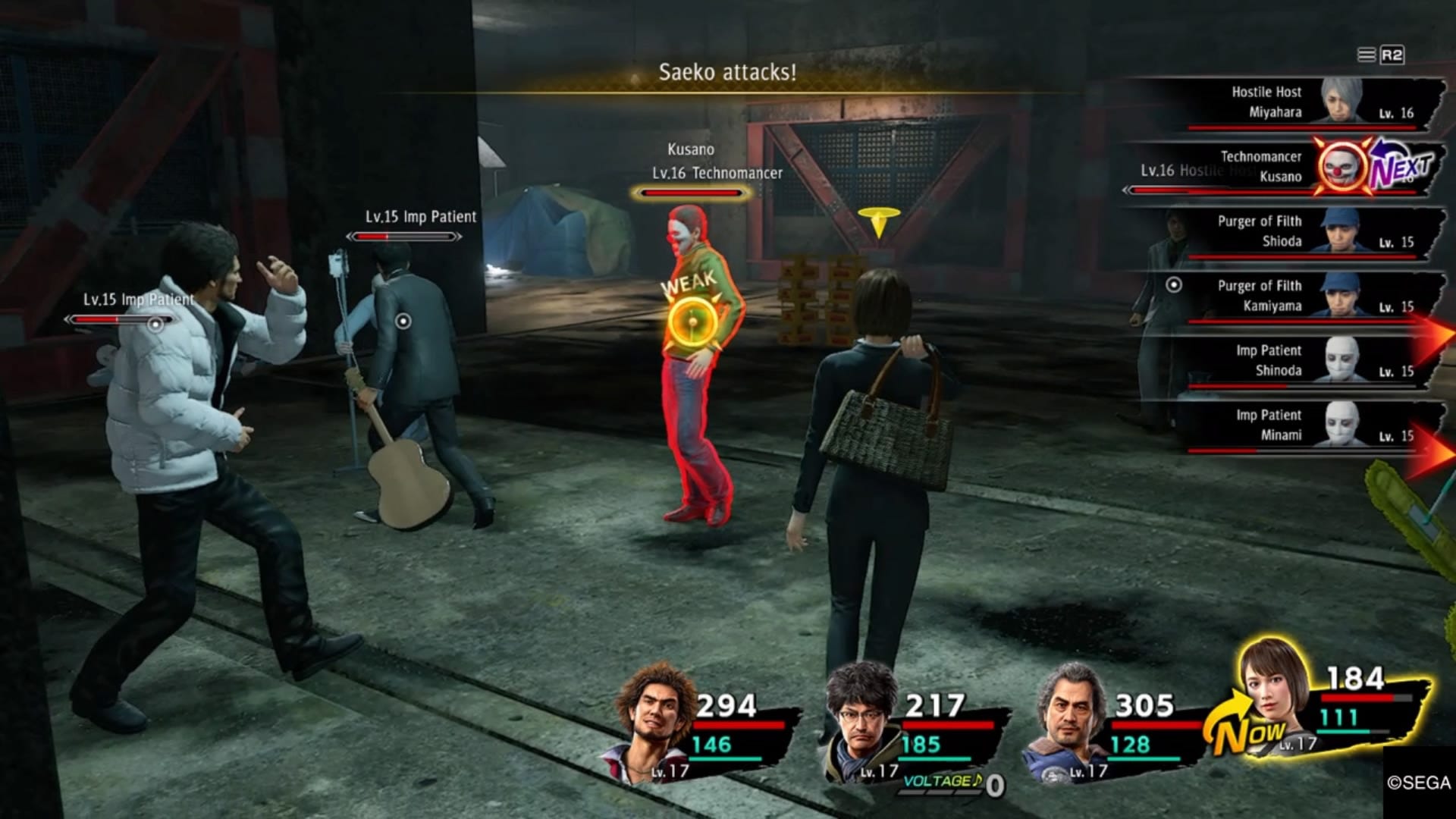Click Kusano Lv.16 Technomancer nameplate
The image size is (1456, 819).
tap(716, 162)
